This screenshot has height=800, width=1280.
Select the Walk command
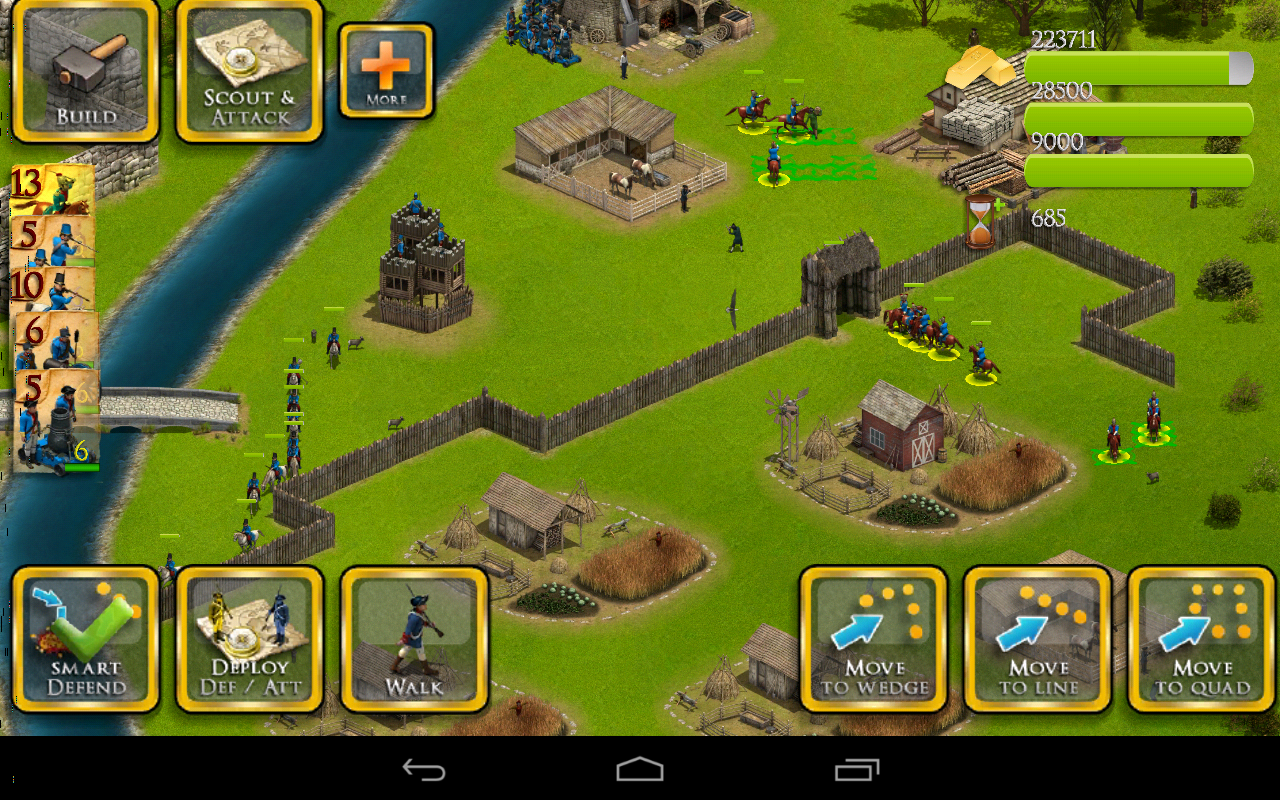(x=413, y=640)
